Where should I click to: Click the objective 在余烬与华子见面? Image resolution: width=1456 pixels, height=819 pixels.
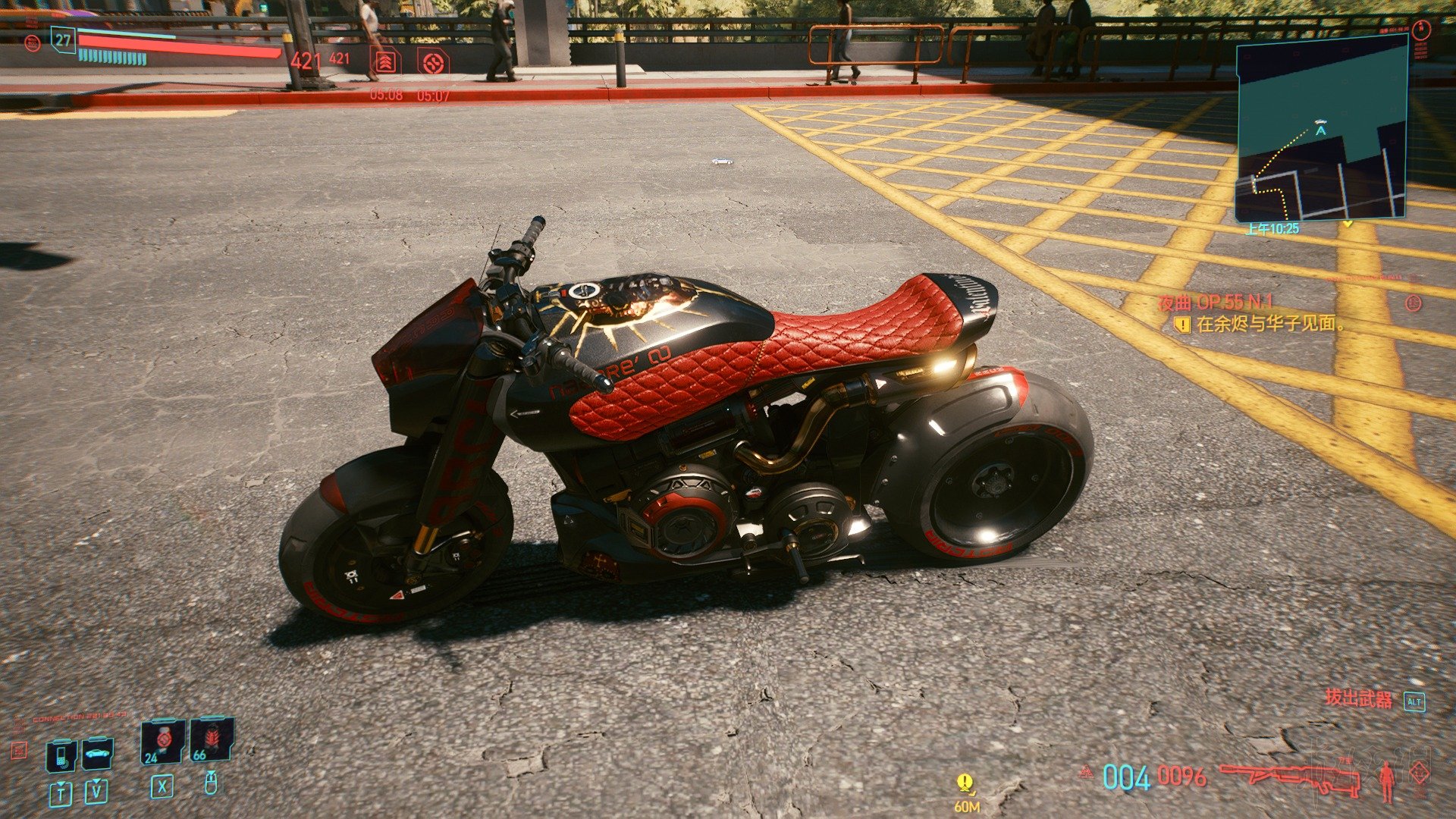1270,324
